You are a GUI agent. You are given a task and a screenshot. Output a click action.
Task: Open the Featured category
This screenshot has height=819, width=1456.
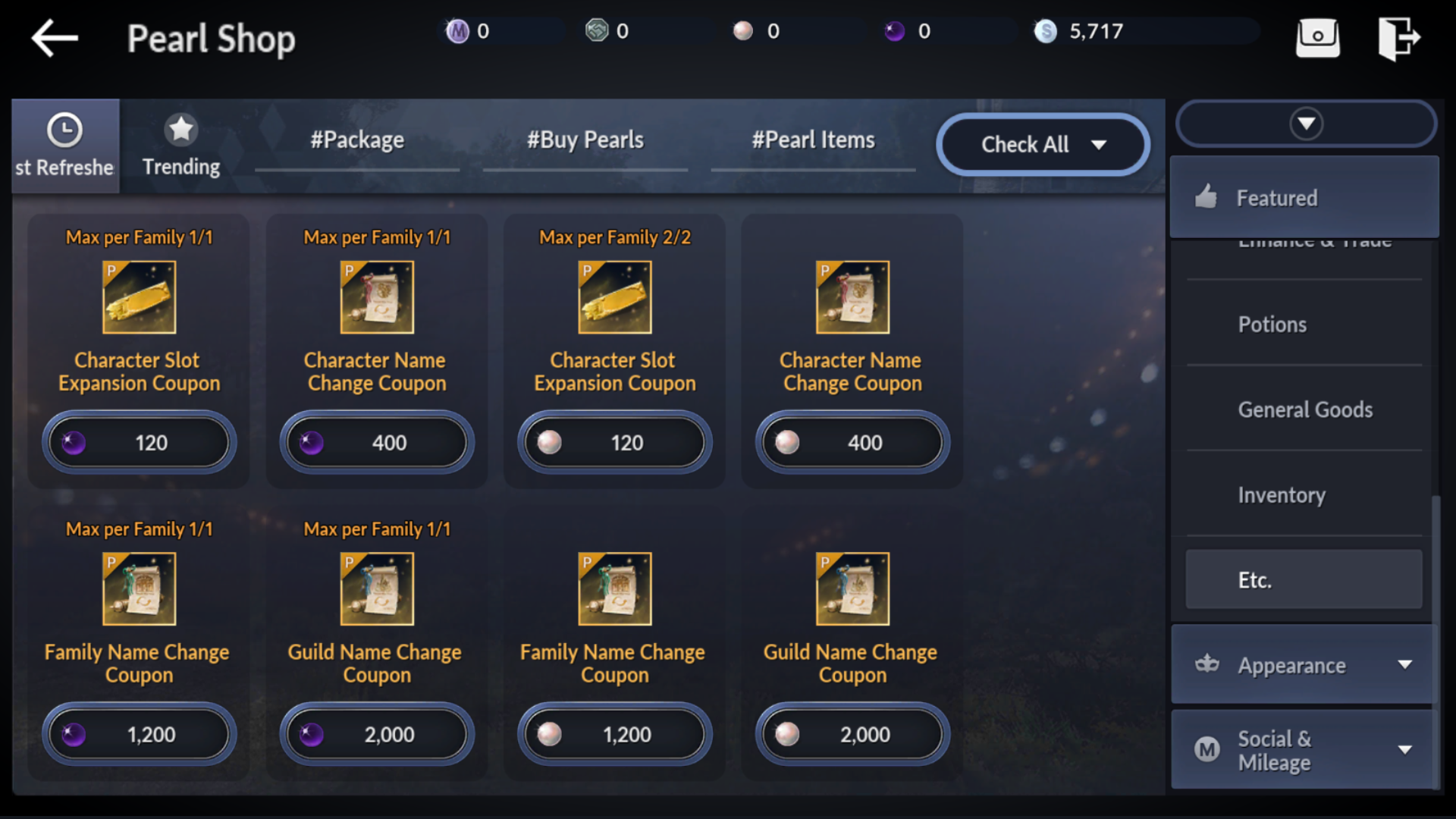1304,198
